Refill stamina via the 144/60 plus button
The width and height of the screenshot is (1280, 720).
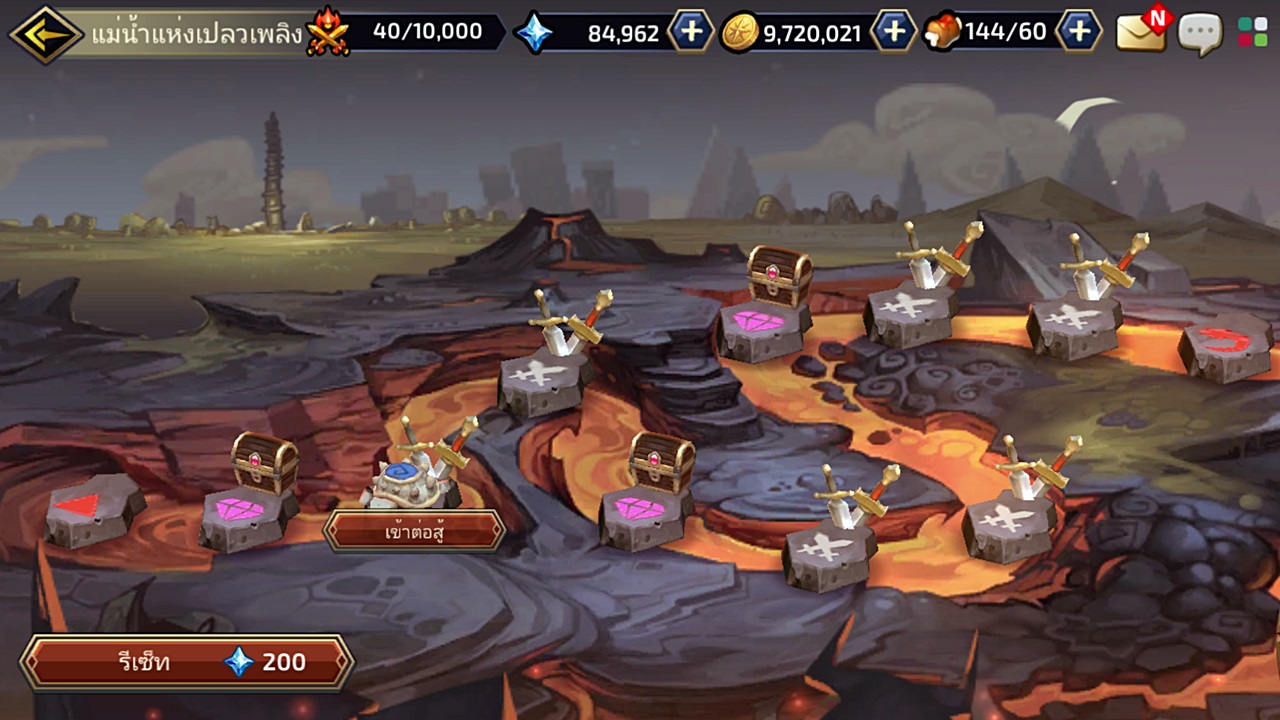pos(1079,33)
